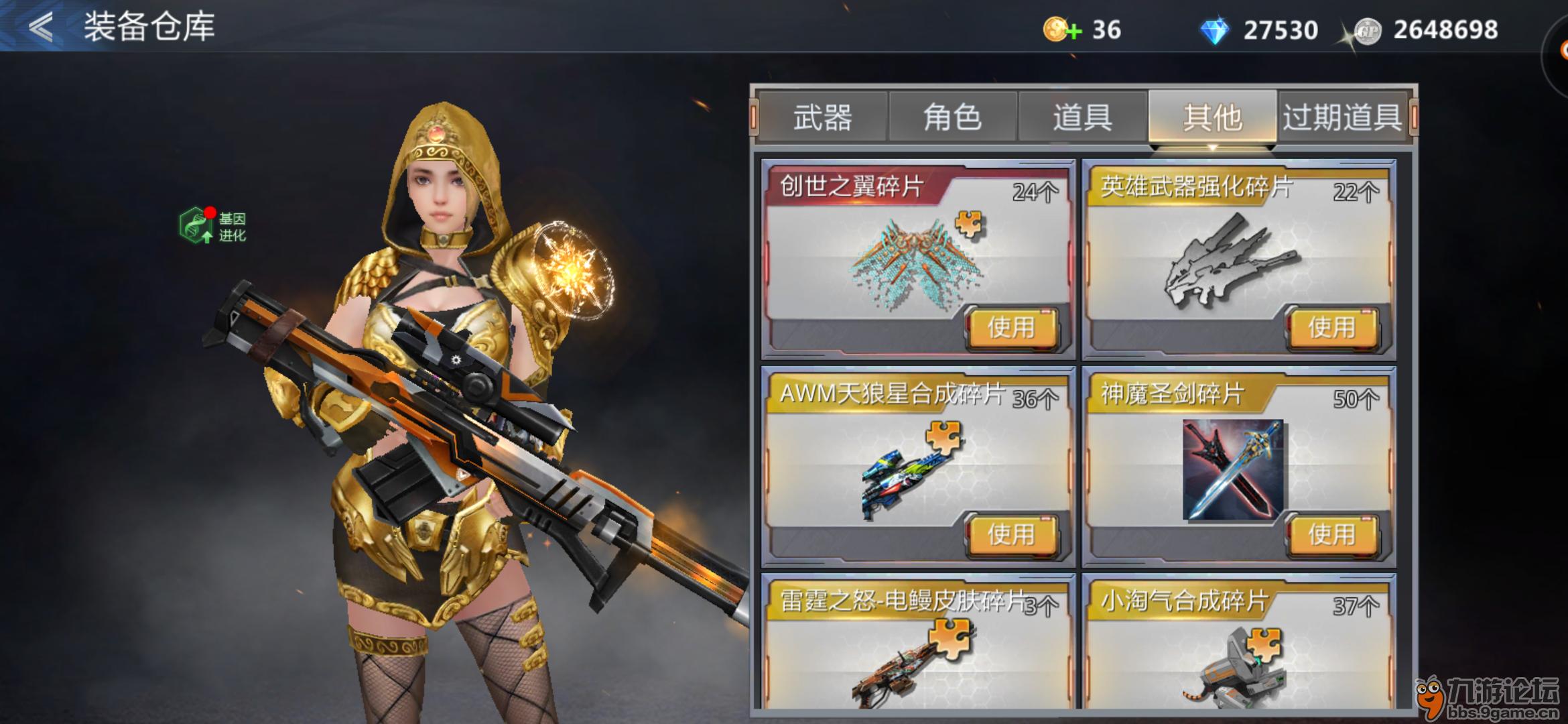This screenshot has height=724, width=1568.
Task: View the 过期道具 tab
Action: [1342, 118]
